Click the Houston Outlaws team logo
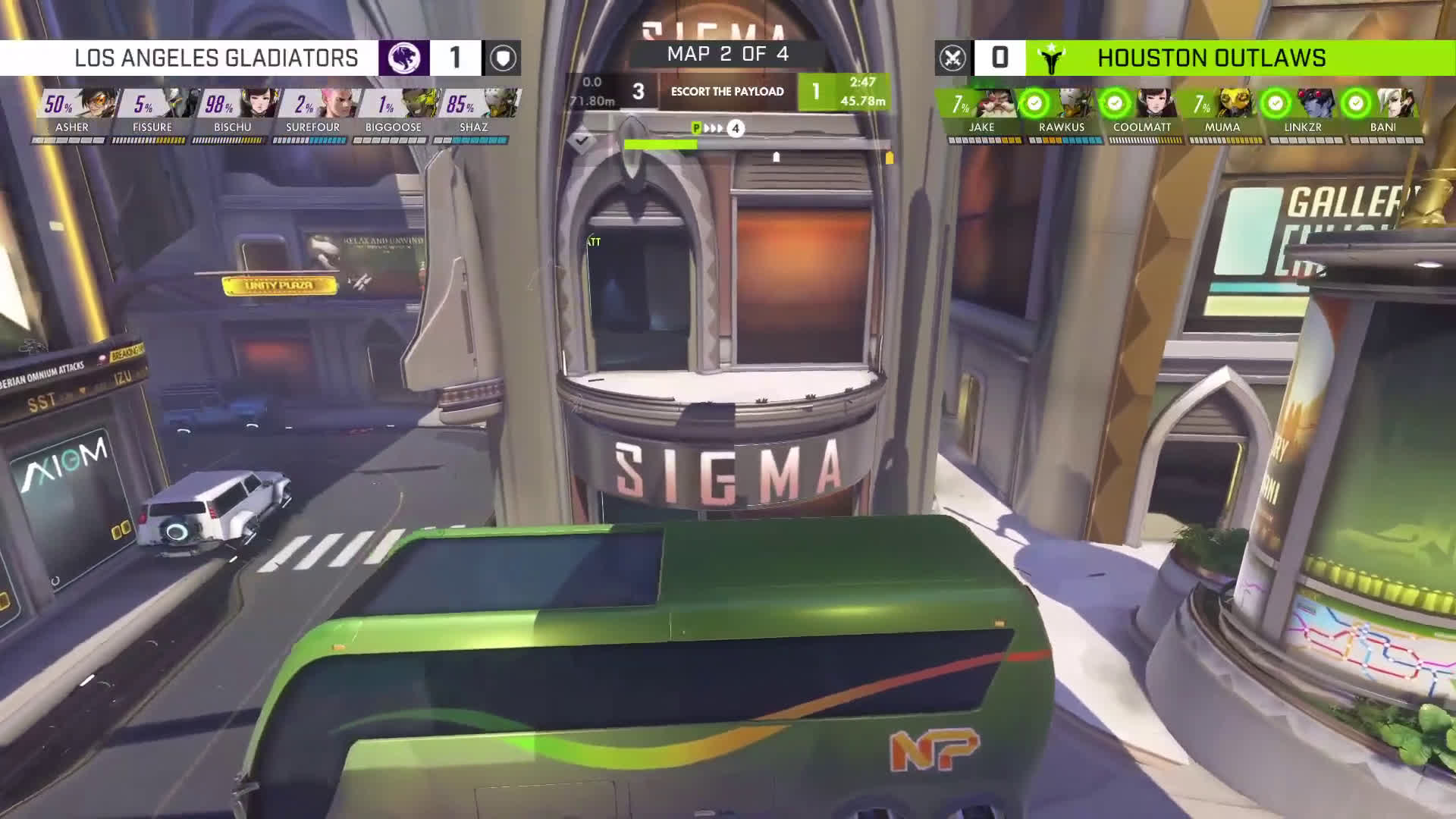The width and height of the screenshot is (1456, 819). pos(1051,58)
